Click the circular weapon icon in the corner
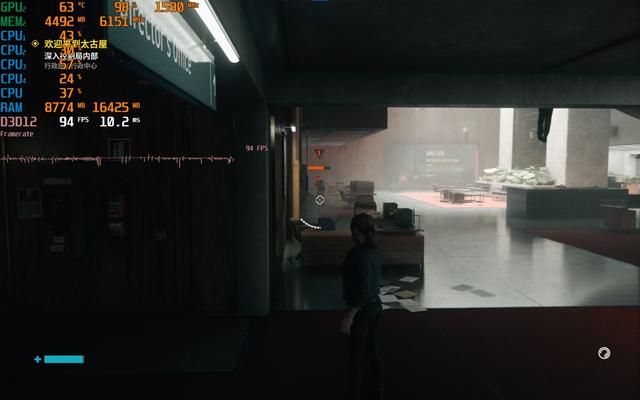The height and width of the screenshot is (400, 640). tap(604, 353)
